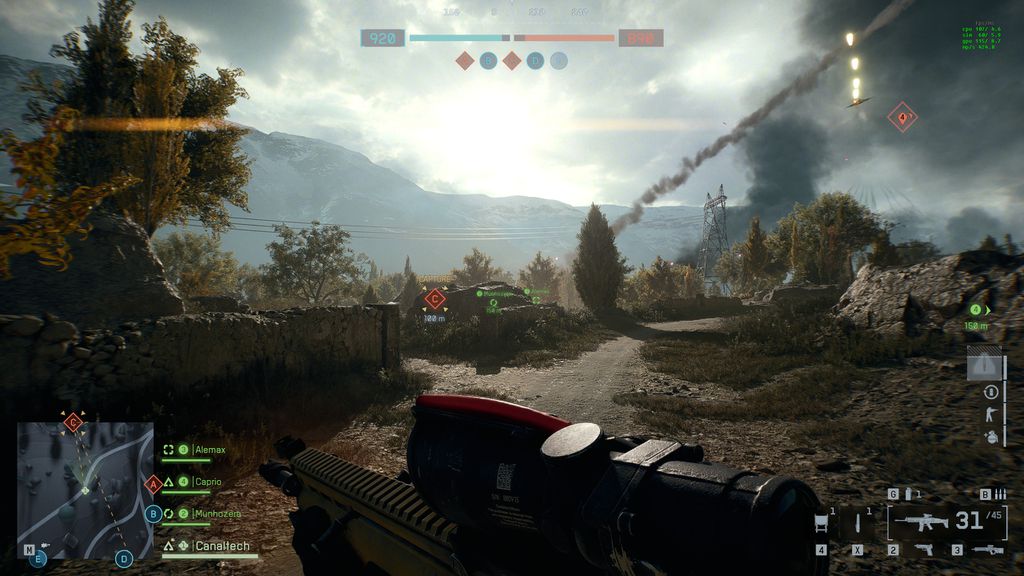Select the grenade icon above the rifle
Image resolution: width=1024 pixels, height=576 pixels.
coord(908,494)
